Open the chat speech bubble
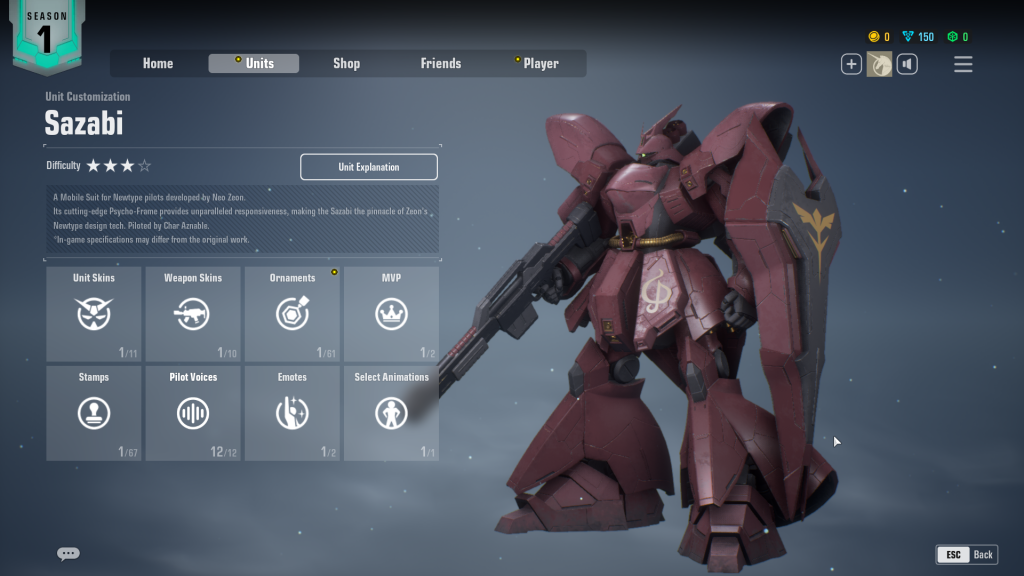Screen dimensions: 1024x576 68,553
